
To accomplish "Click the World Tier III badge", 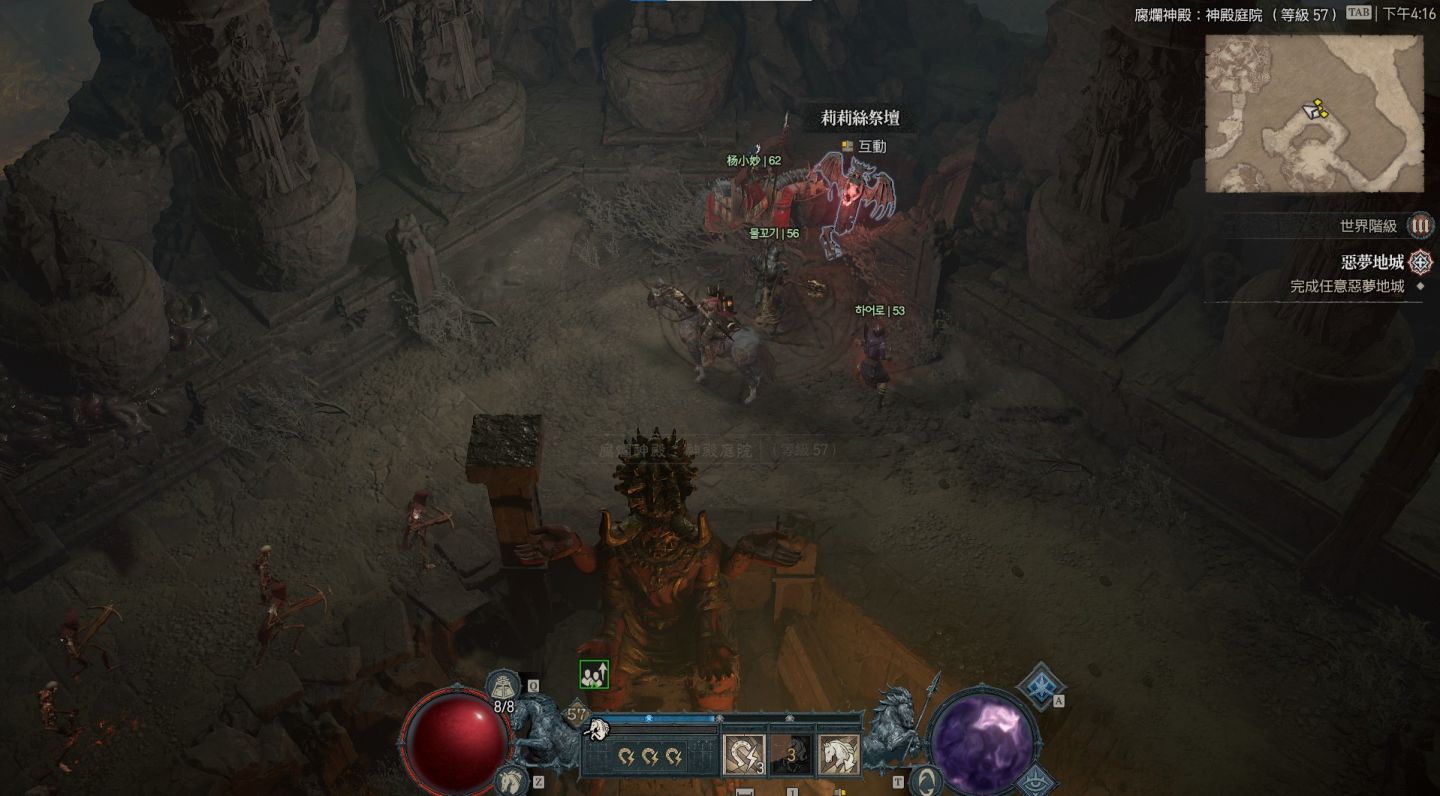I will coord(1420,226).
